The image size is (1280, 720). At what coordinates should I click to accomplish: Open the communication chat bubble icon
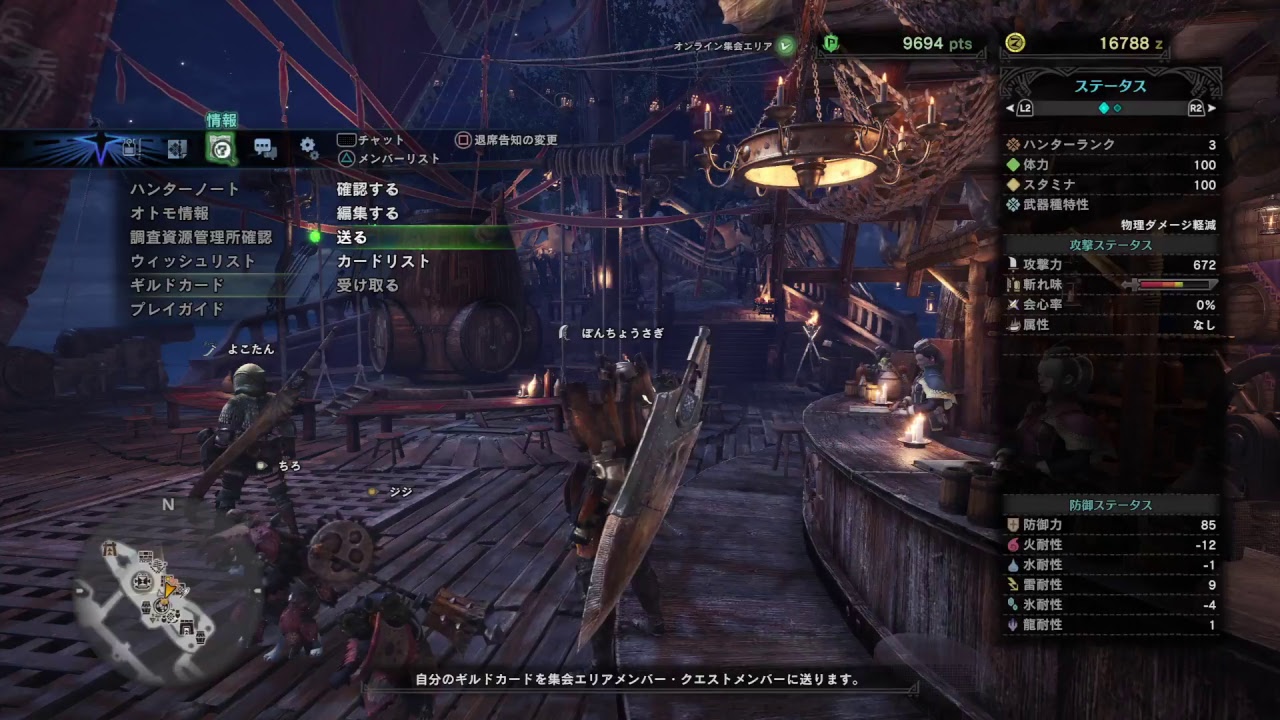click(x=265, y=148)
